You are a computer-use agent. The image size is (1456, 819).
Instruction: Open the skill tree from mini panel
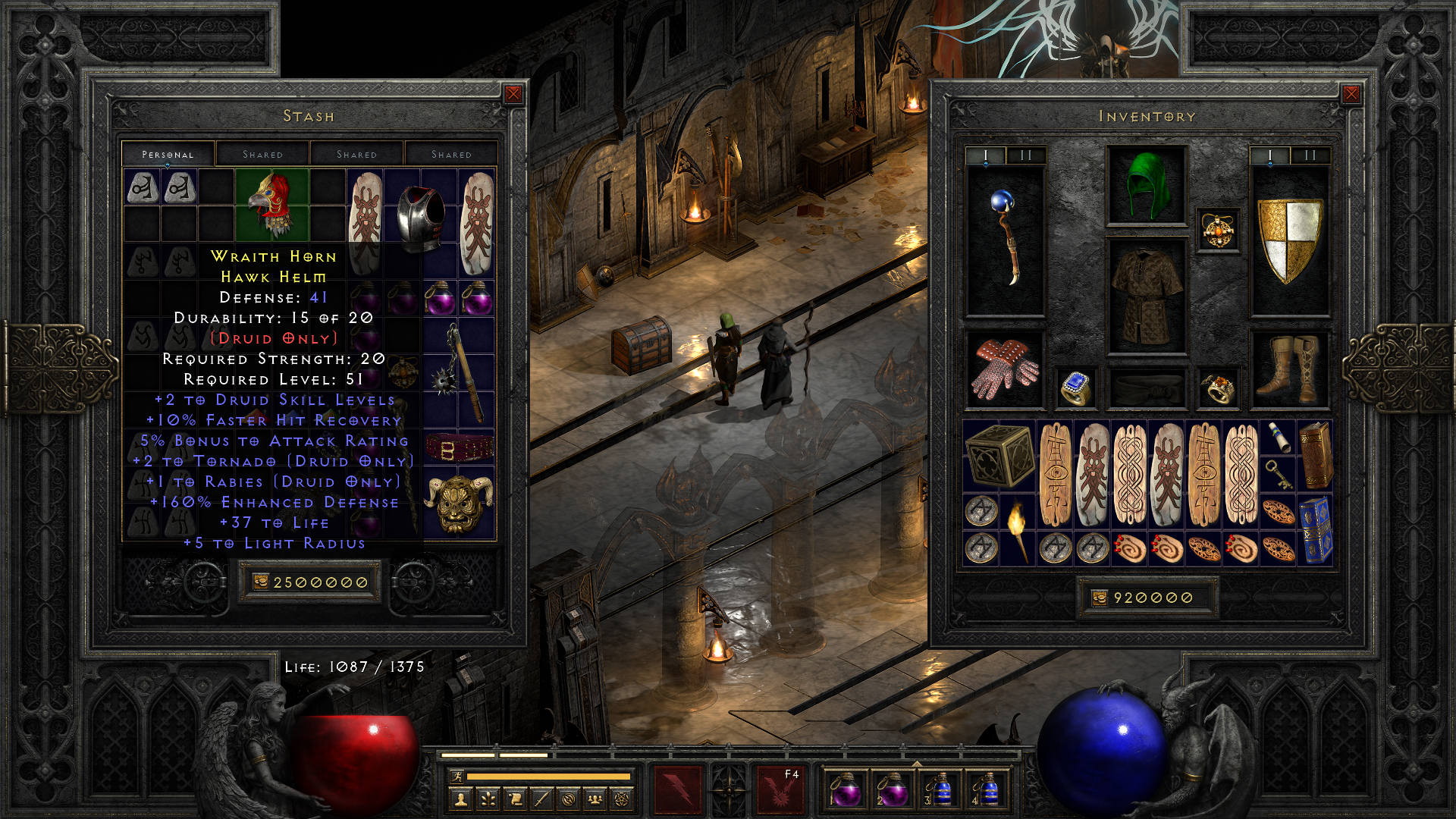[x=488, y=799]
